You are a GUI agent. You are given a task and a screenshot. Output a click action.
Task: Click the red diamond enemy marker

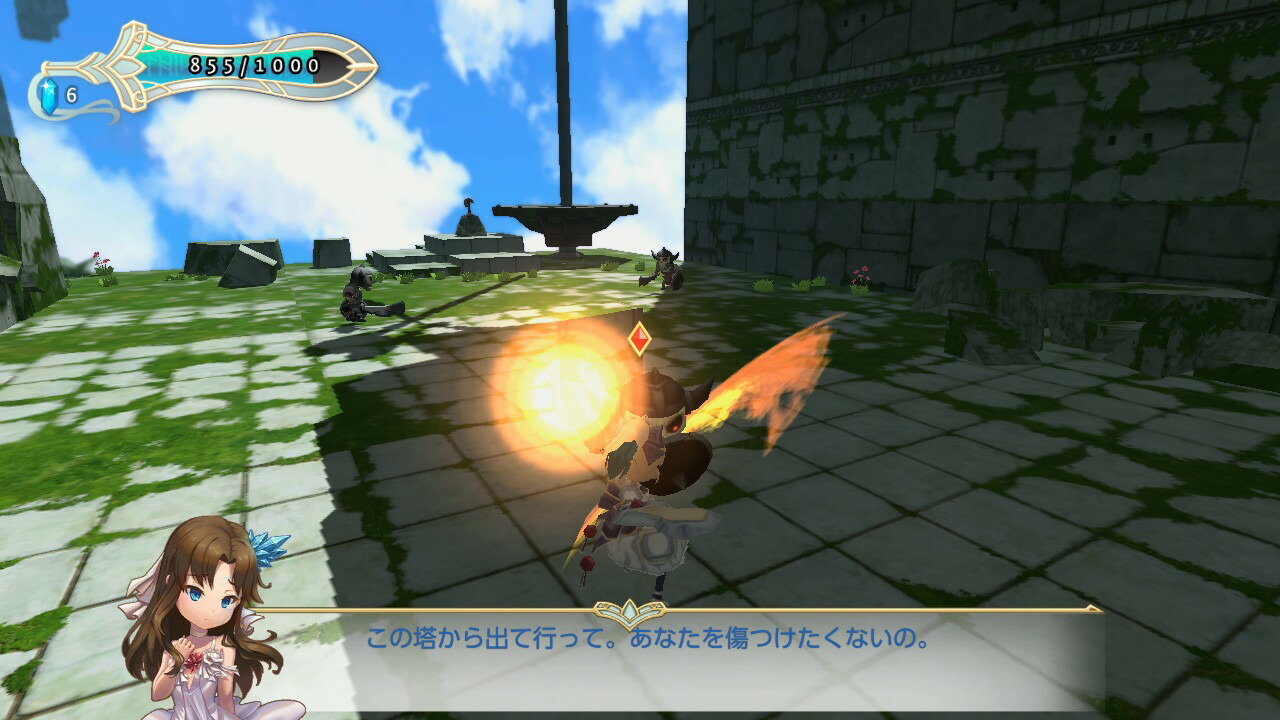coord(640,337)
